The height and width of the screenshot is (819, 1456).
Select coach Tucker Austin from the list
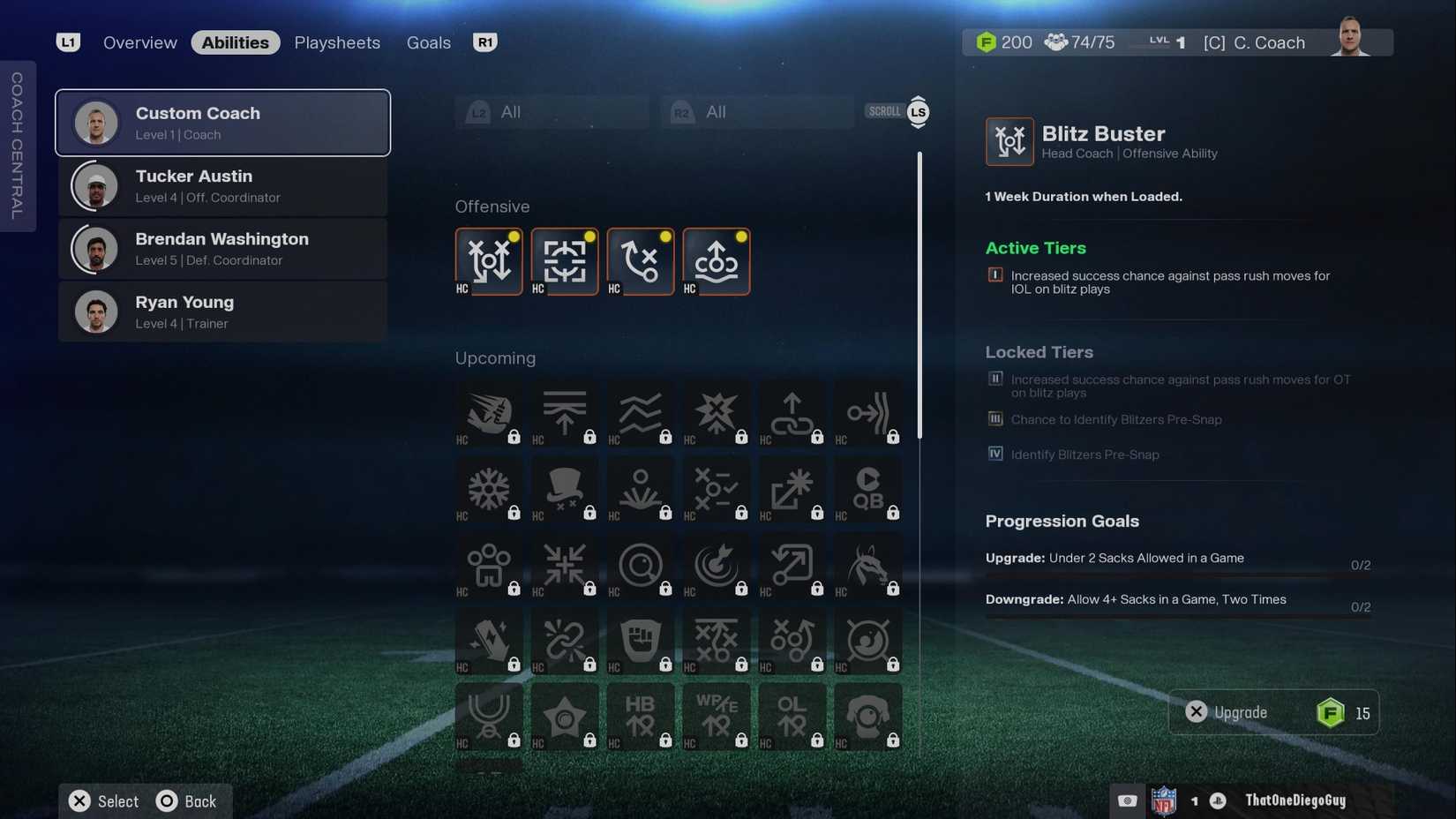pyautogui.click(x=222, y=185)
